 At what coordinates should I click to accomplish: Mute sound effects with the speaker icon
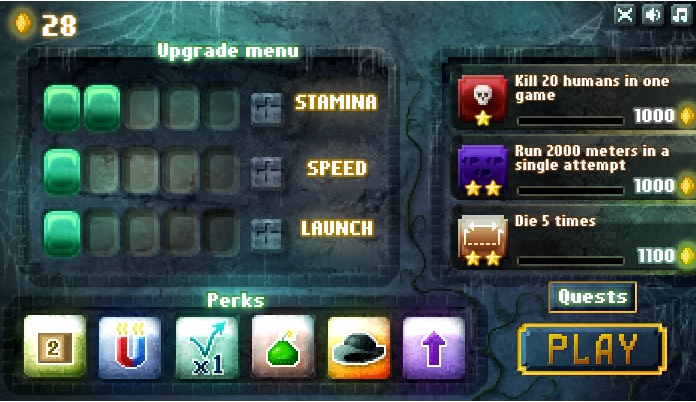653,14
